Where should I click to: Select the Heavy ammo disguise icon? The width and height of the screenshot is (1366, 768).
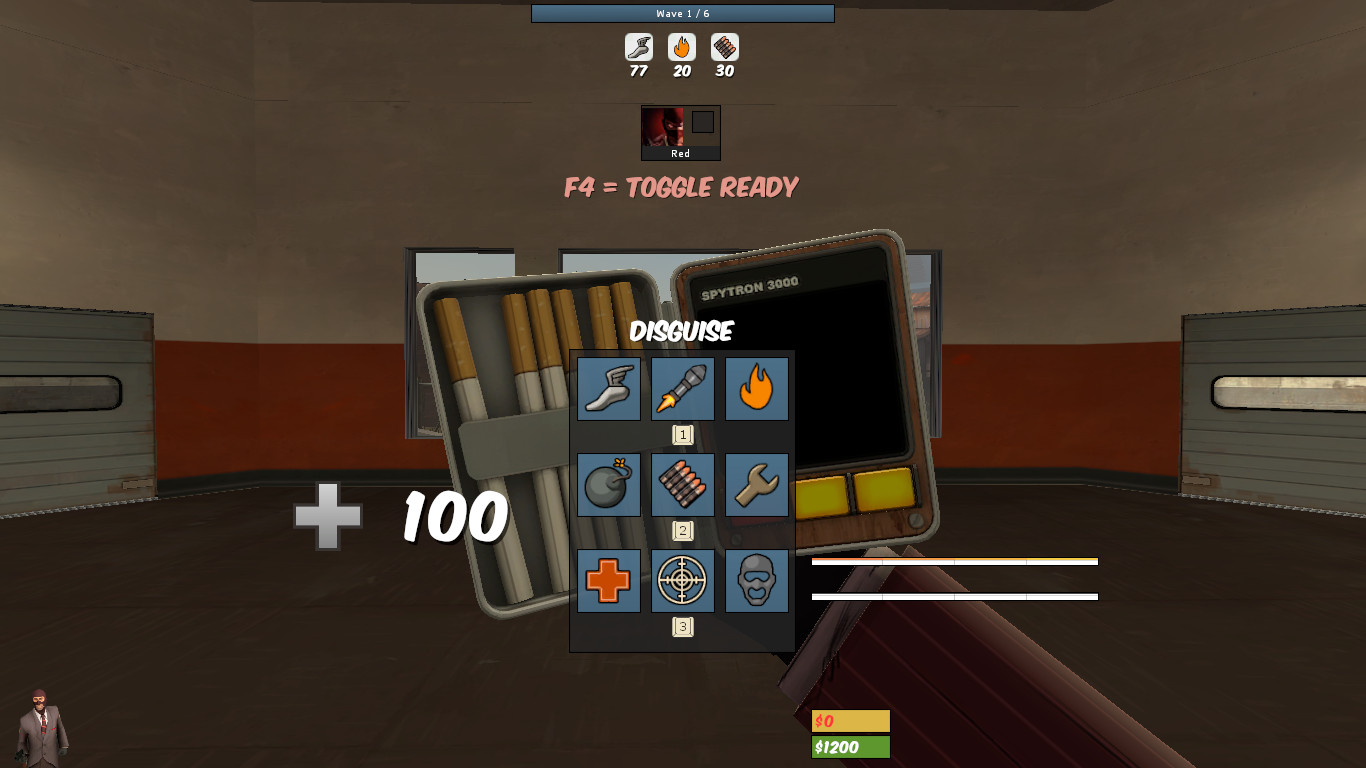pos(682,485)
